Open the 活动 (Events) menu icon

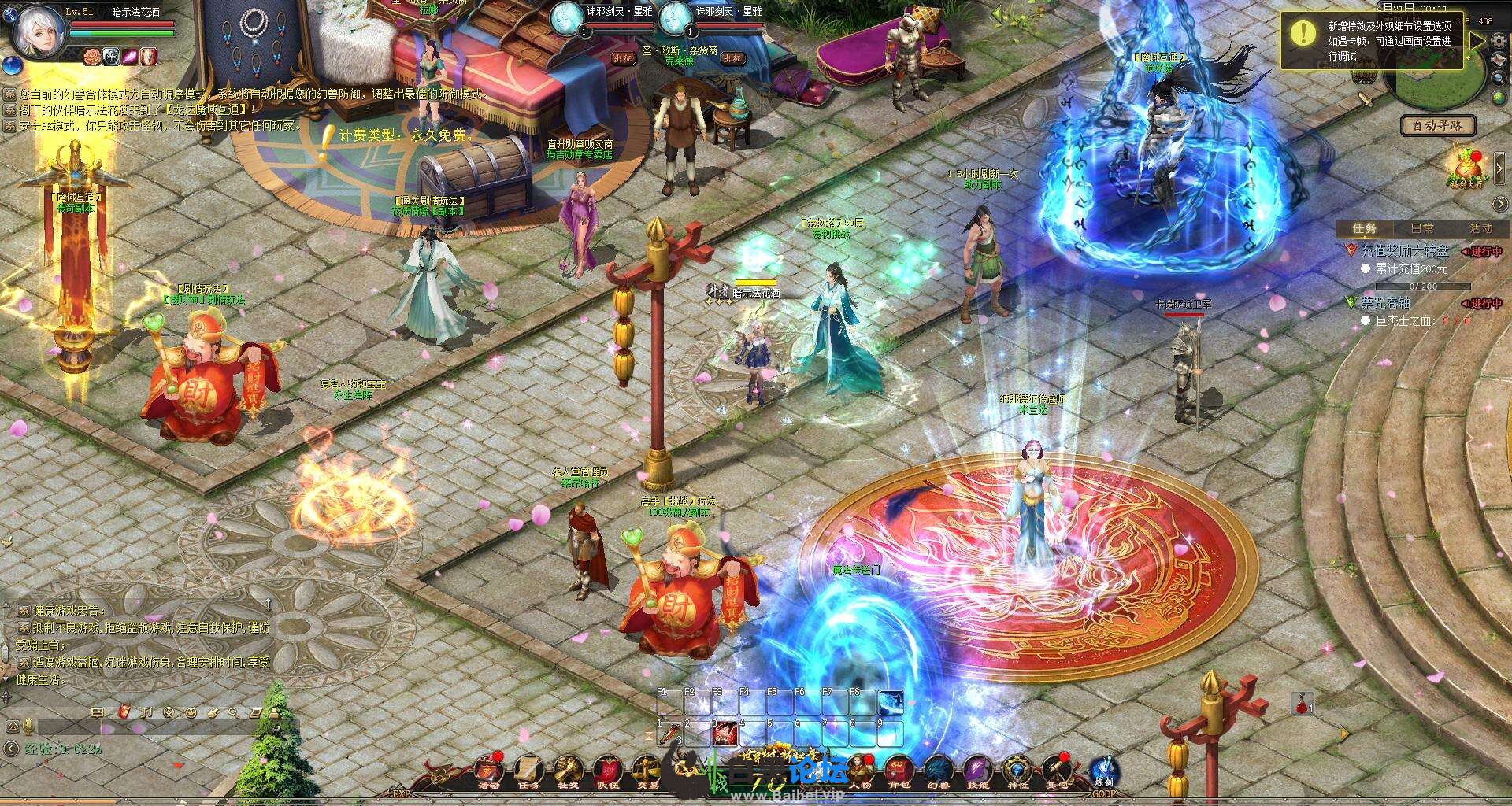pyautogui.click(x=489, y=771)
